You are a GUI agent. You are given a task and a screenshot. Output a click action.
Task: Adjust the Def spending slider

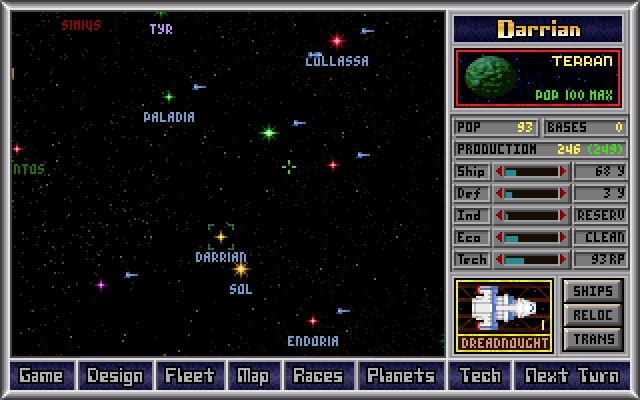pyautogui.click(x=532, y=193)
